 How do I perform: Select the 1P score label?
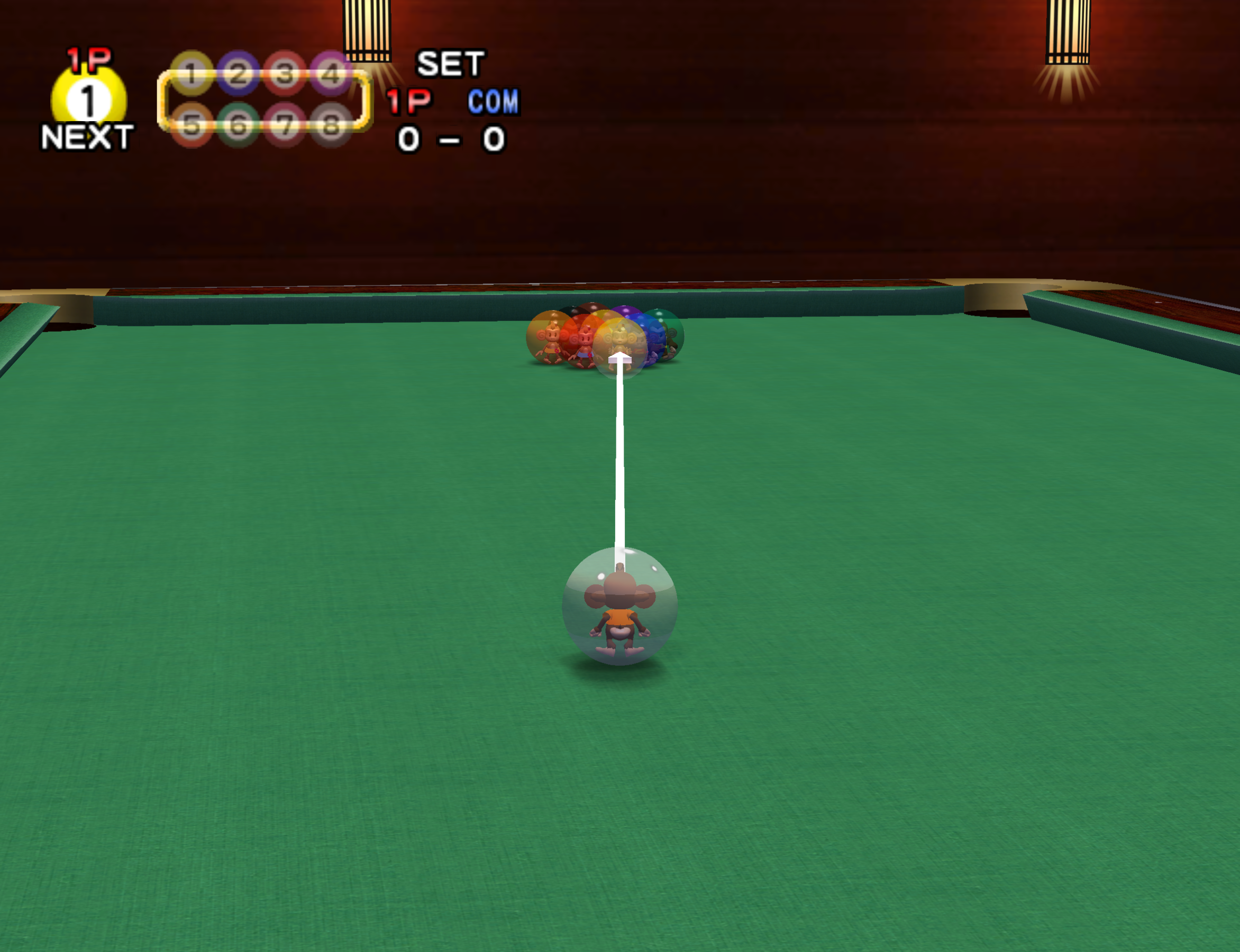[x=408, y=103]
